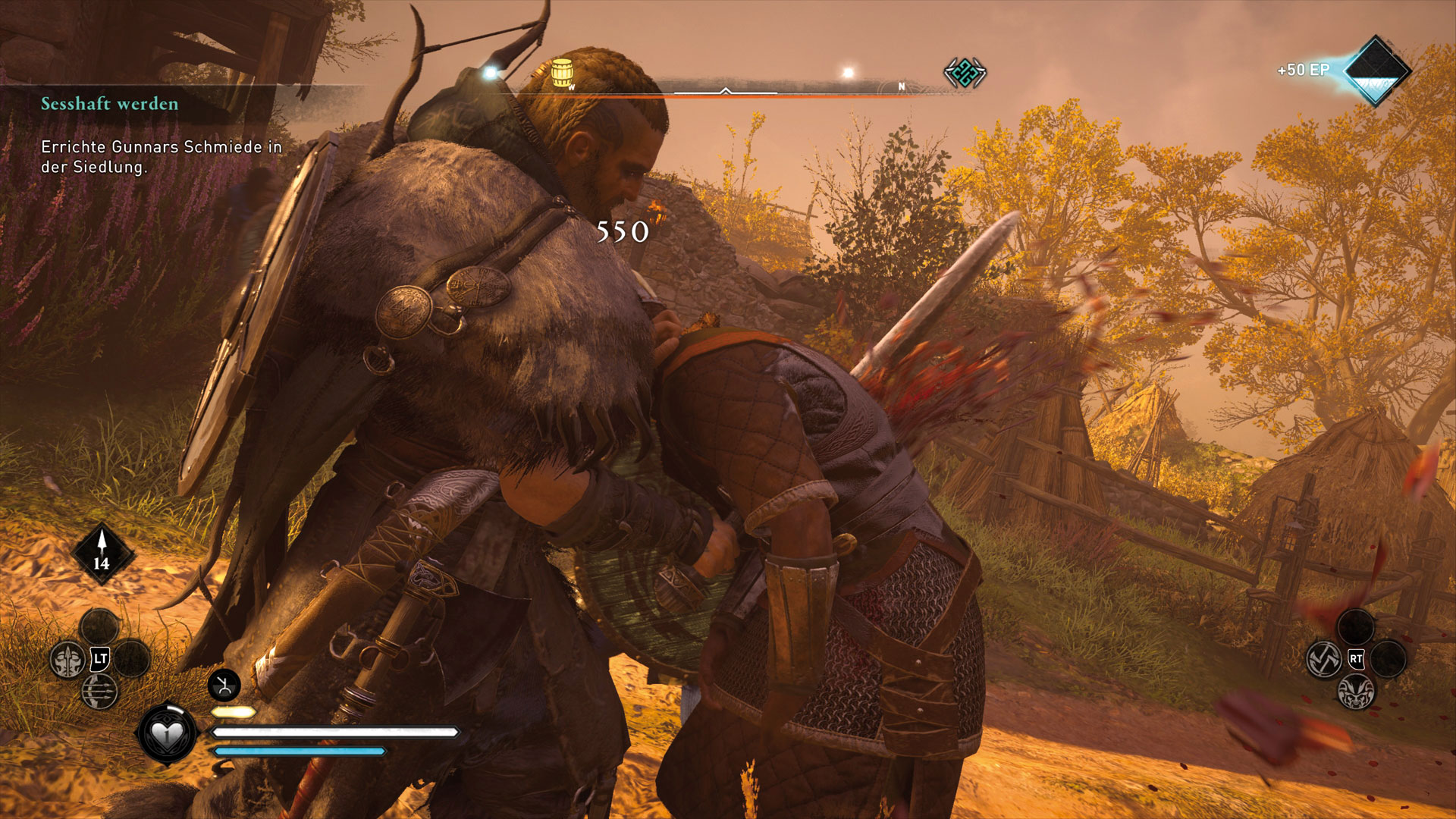Select the arrow quiver diamond icon

pos(102,553)
